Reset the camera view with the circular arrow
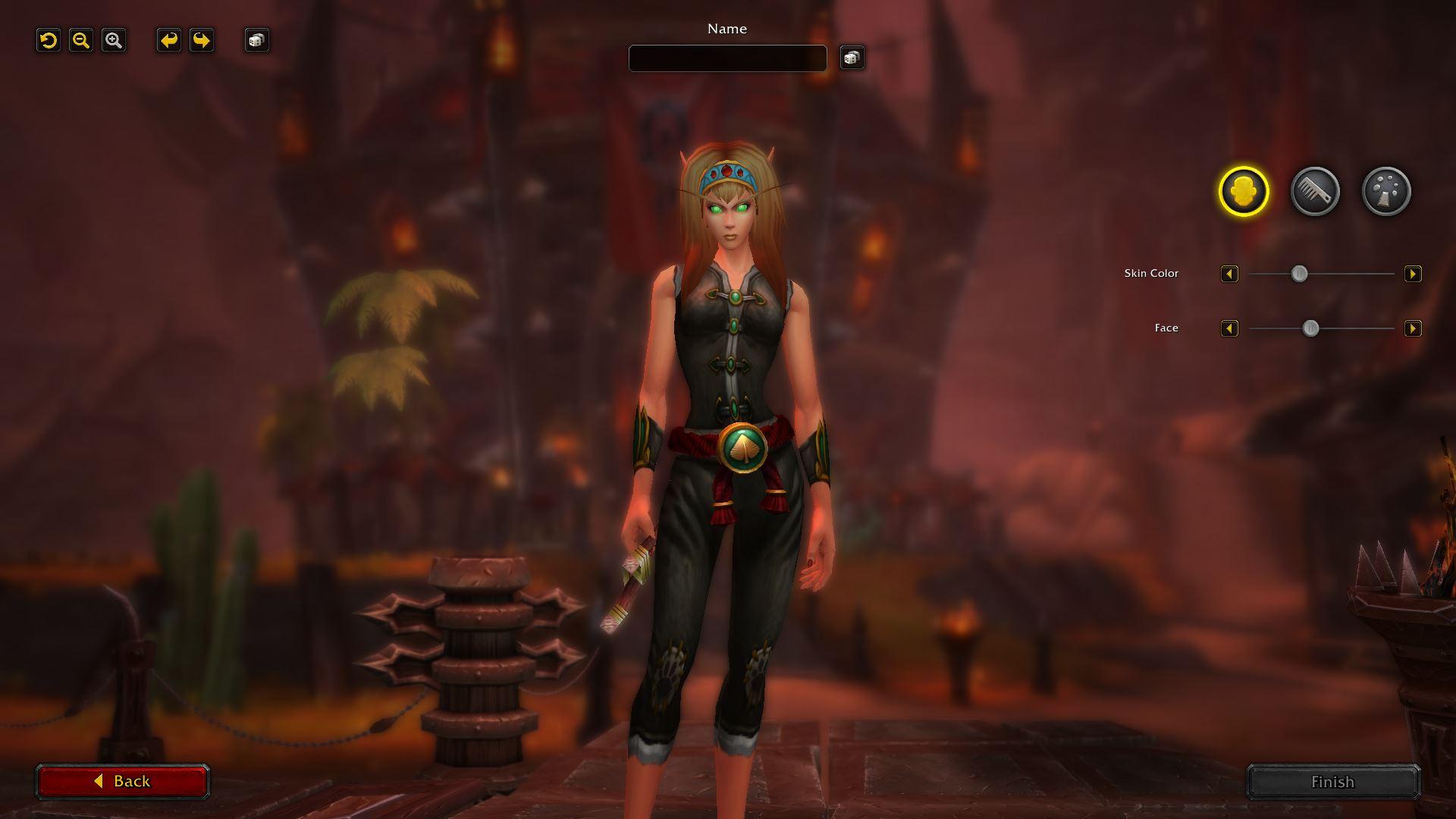 (x=49, y=40)
